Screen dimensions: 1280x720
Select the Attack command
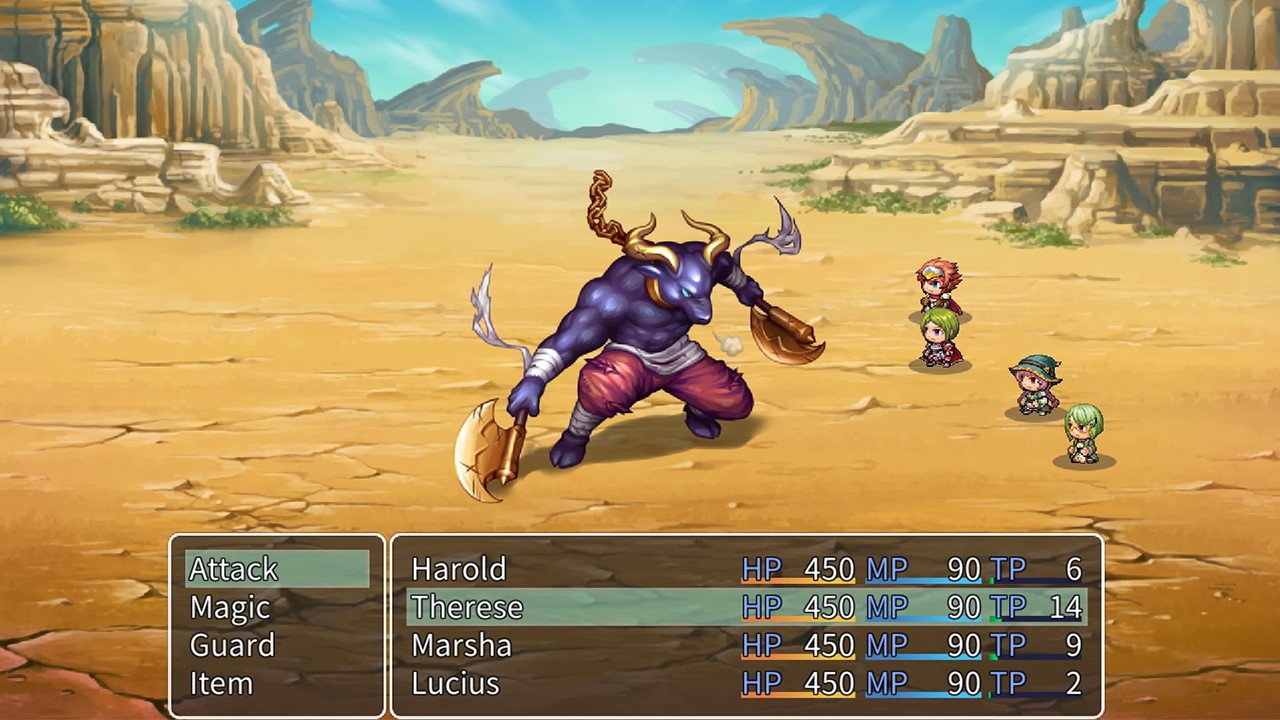[x=233, y=569]
